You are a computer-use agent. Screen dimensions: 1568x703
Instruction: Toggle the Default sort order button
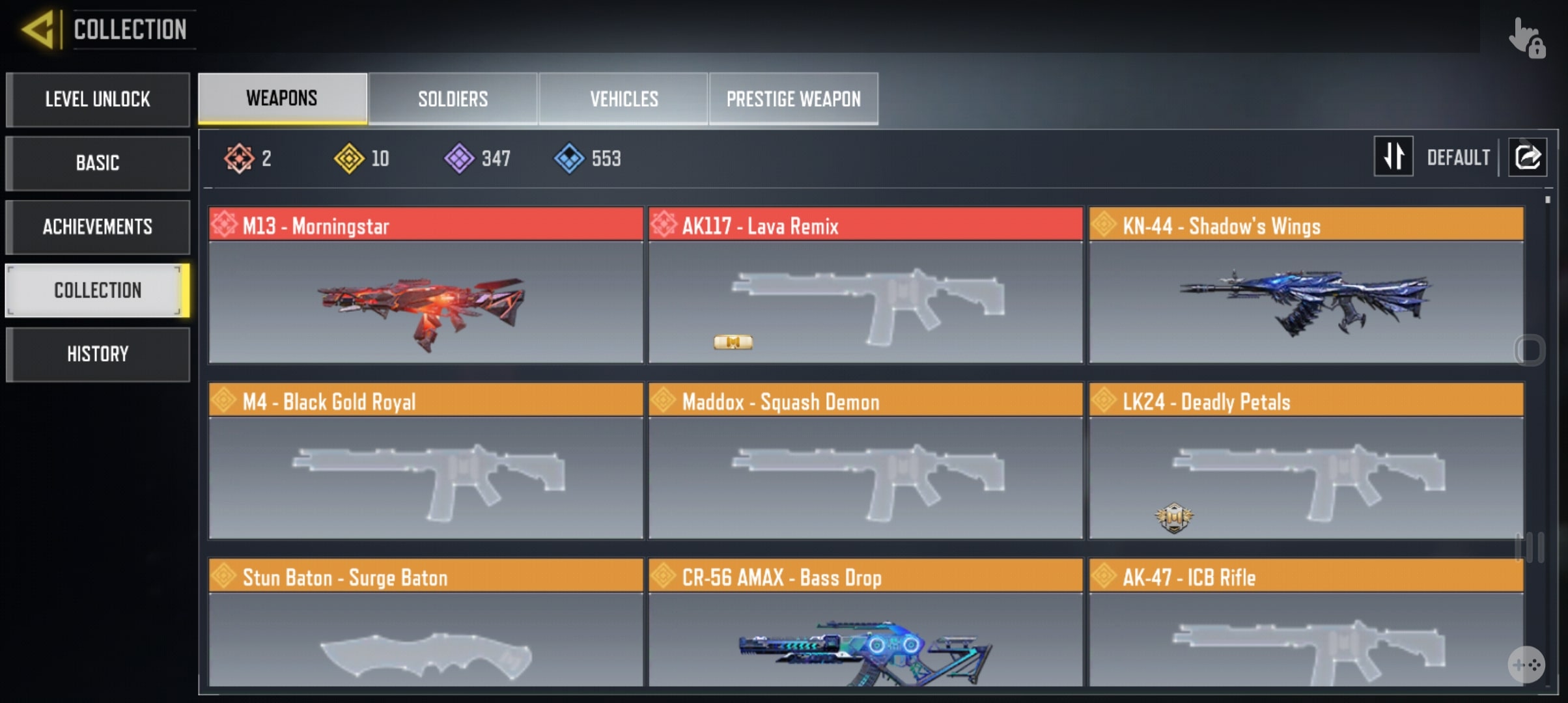tap(1393, 157)
